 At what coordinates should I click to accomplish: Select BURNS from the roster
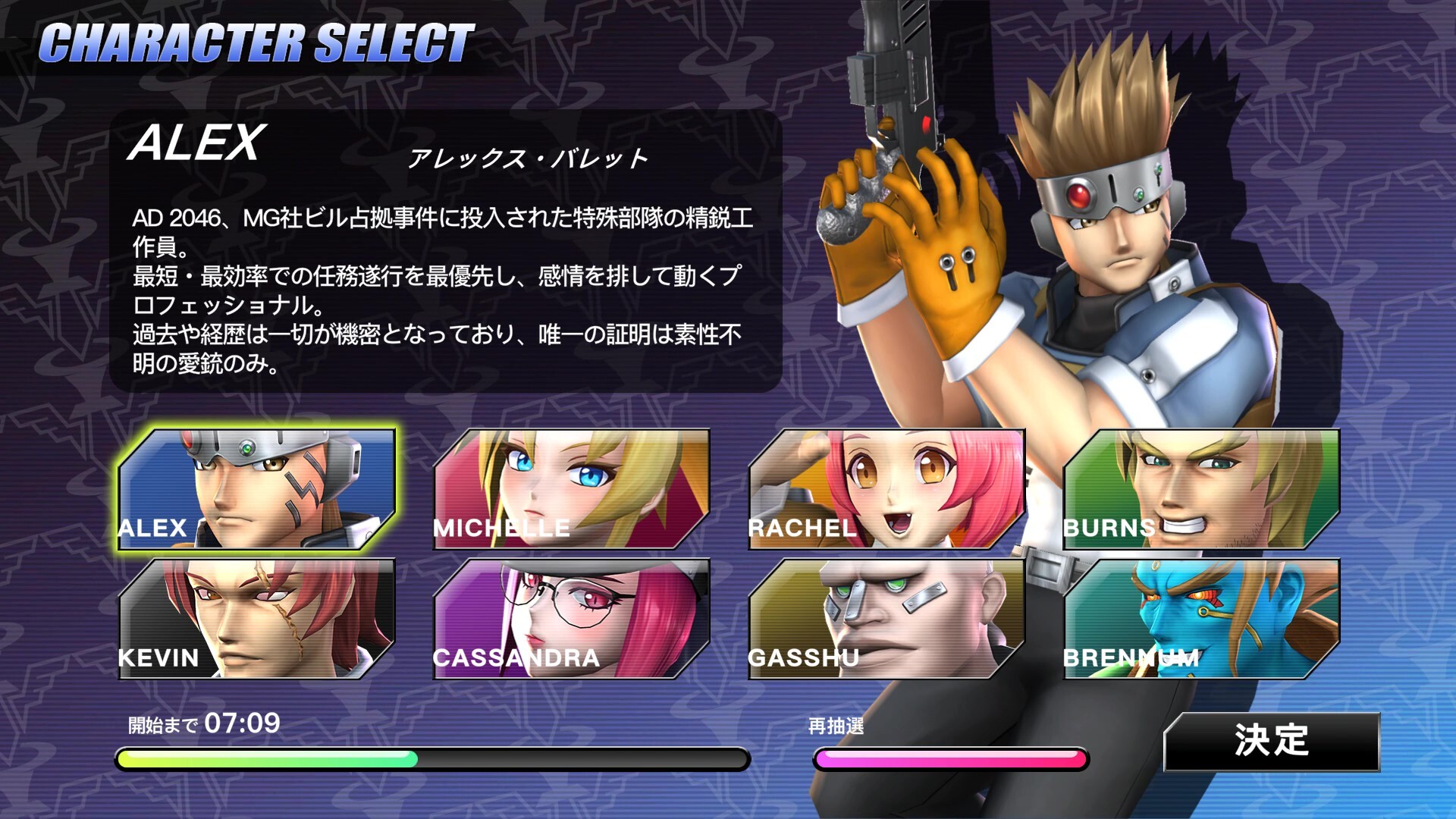[x=1200, y=489]
